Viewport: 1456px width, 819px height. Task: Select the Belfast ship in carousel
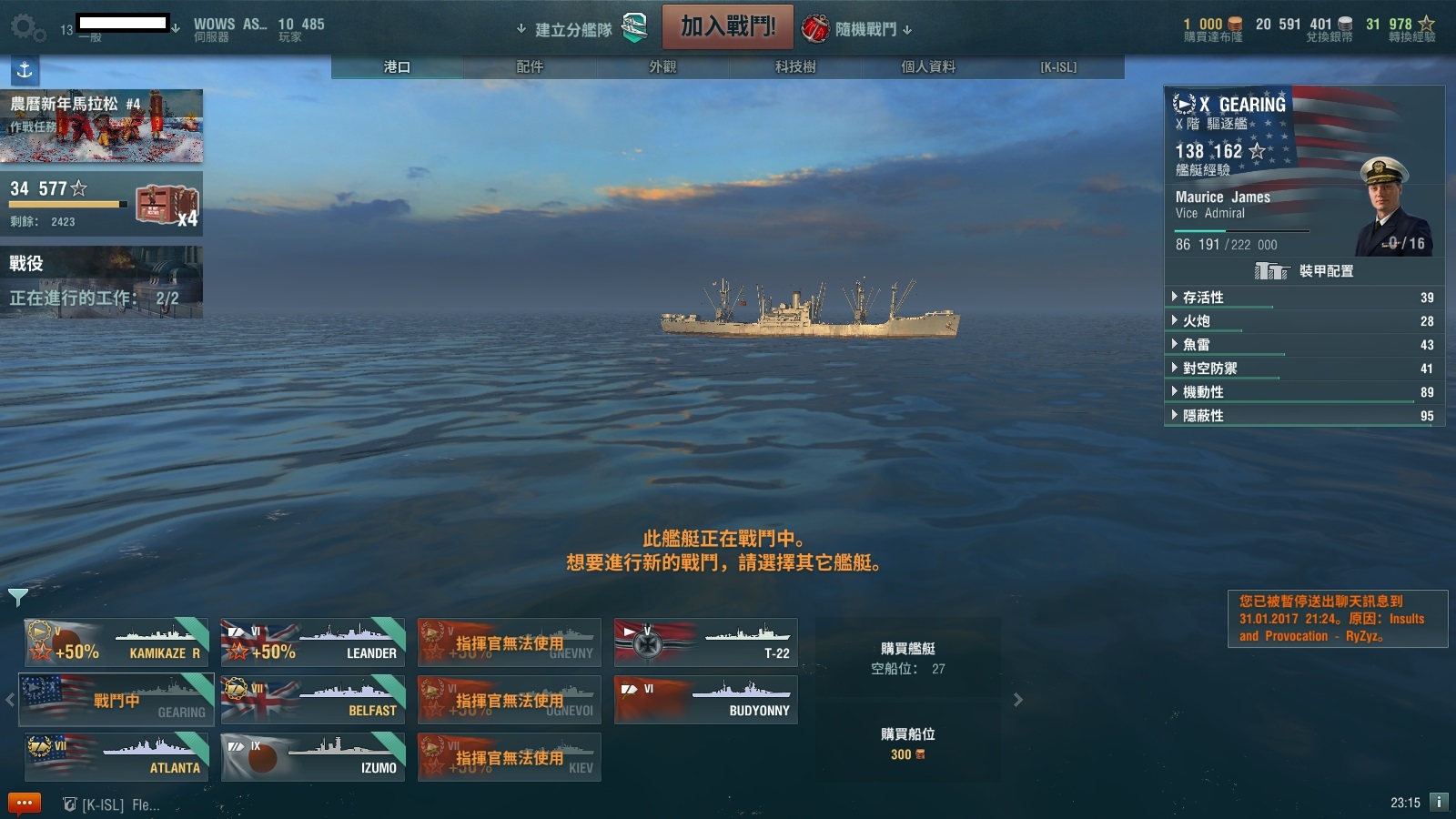pos(313,699)
